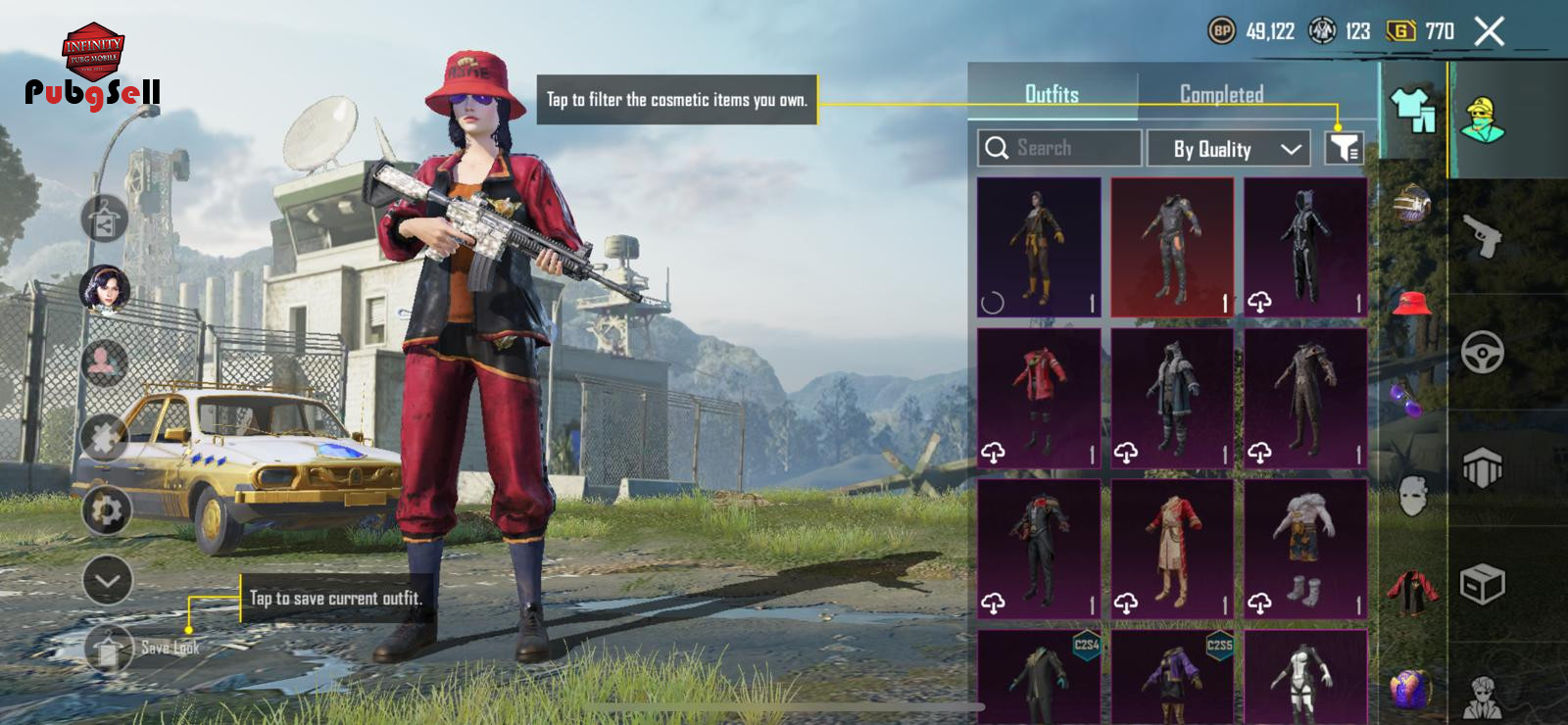Pick the white fur coat outfit
Viewport: 1568px width, 725px height.
click(1305, 549)
